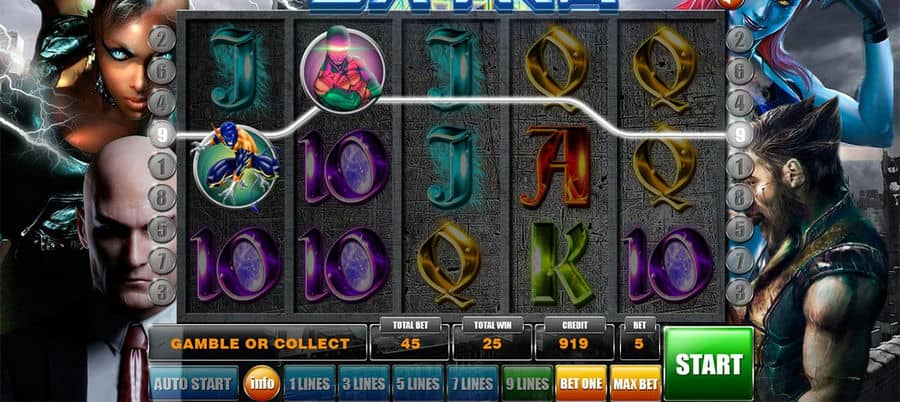Open the orange info paytable button

point(262,383)
